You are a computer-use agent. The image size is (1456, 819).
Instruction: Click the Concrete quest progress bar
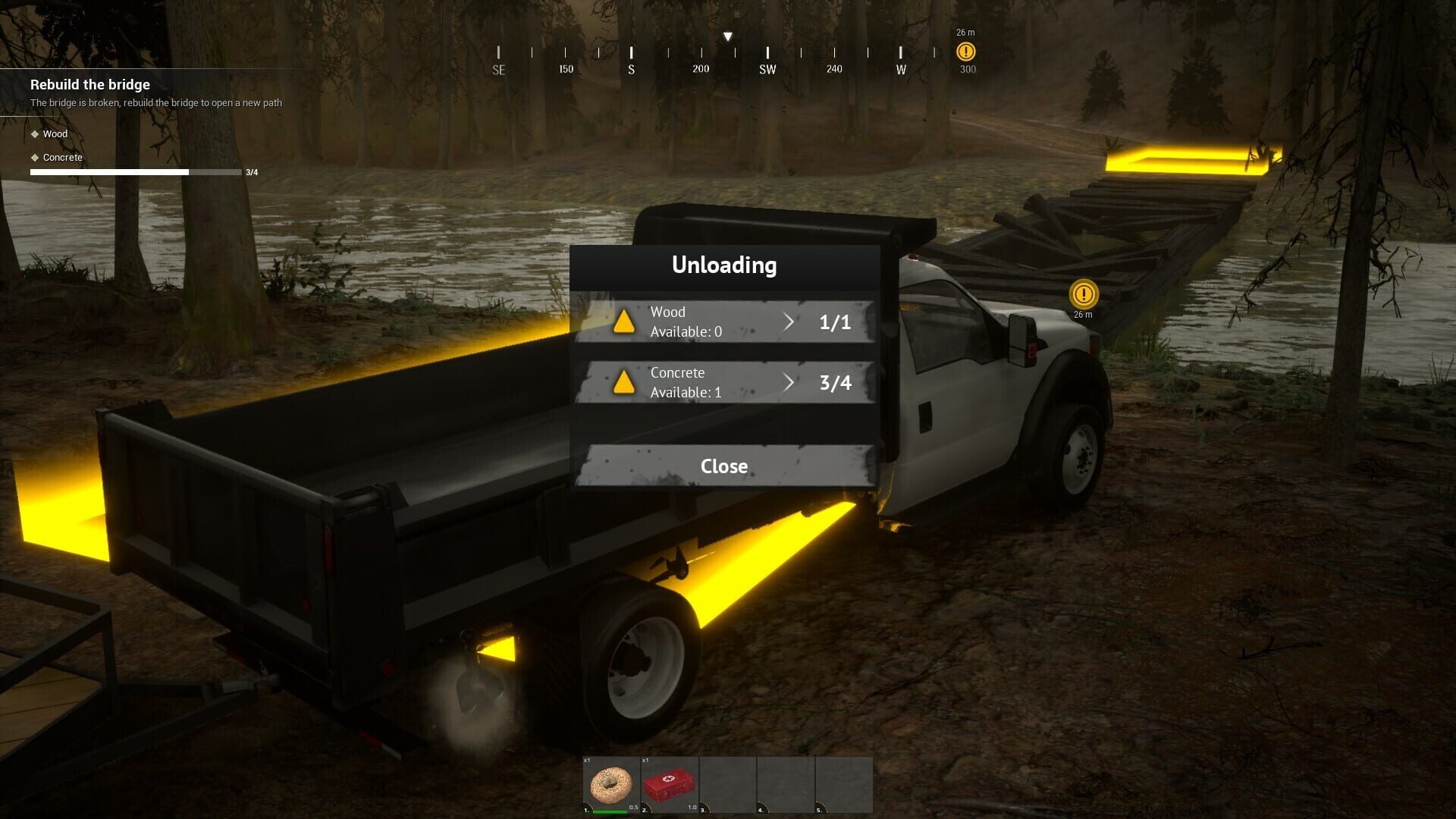click(x=108, y=172)
